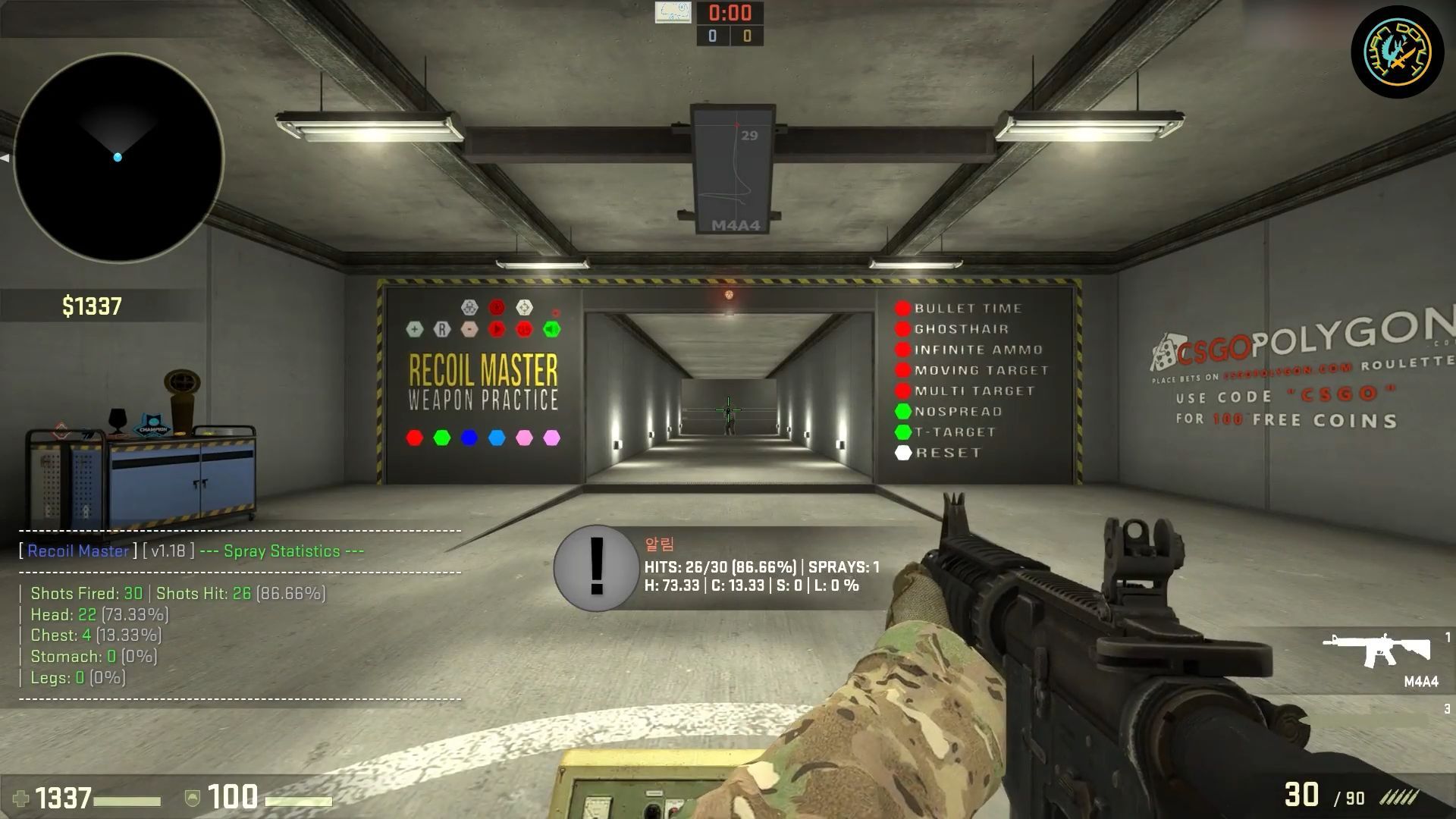Enable the Ghosthair option
This screenshot has width=1456, height=819.
pyautogui.click(x=902, y=329)
